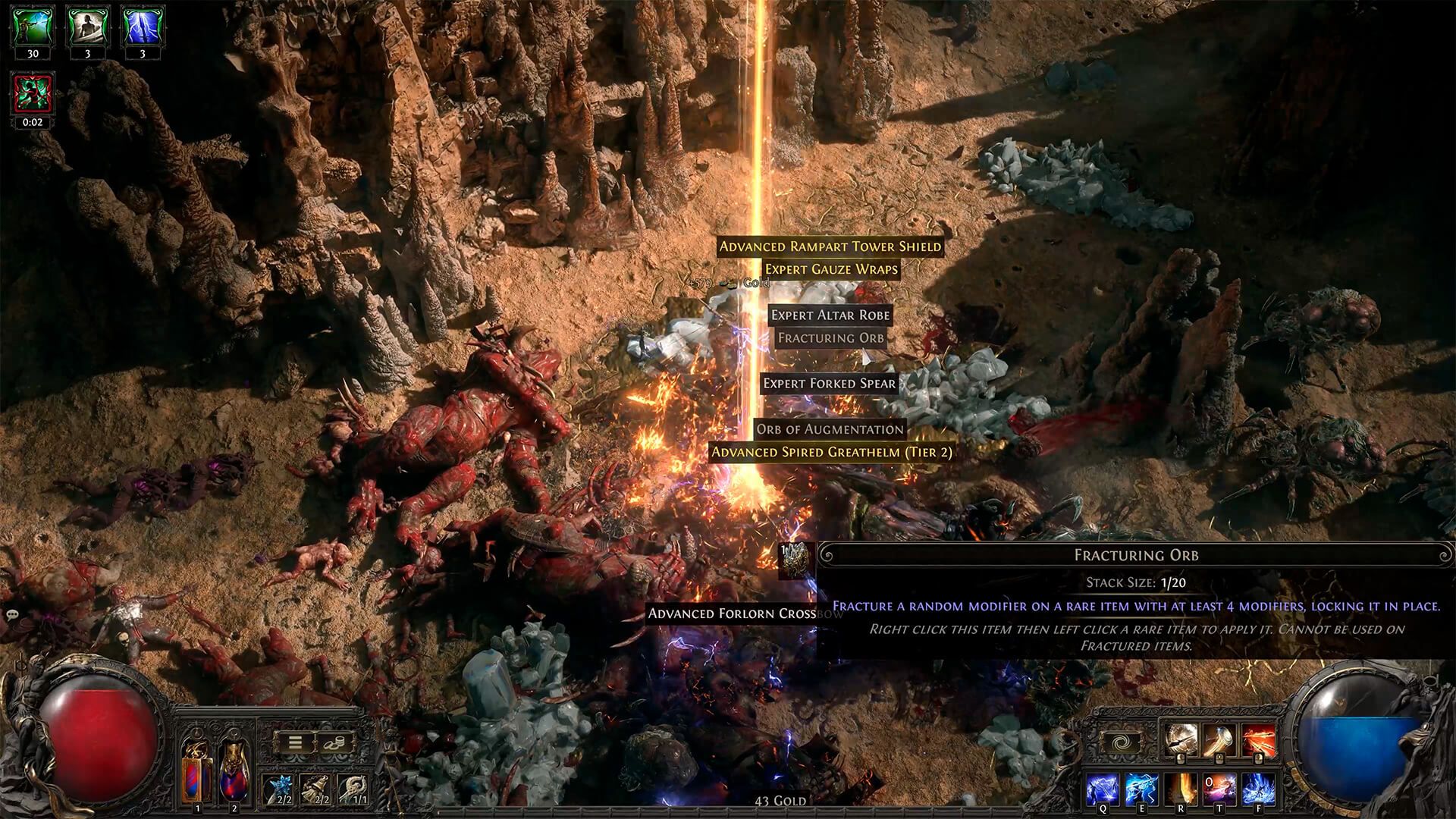This screenshot has width=1456, height=819.
Task: Click the green buff icon showing 30 stacks
Action: click(x=32, y=25)
